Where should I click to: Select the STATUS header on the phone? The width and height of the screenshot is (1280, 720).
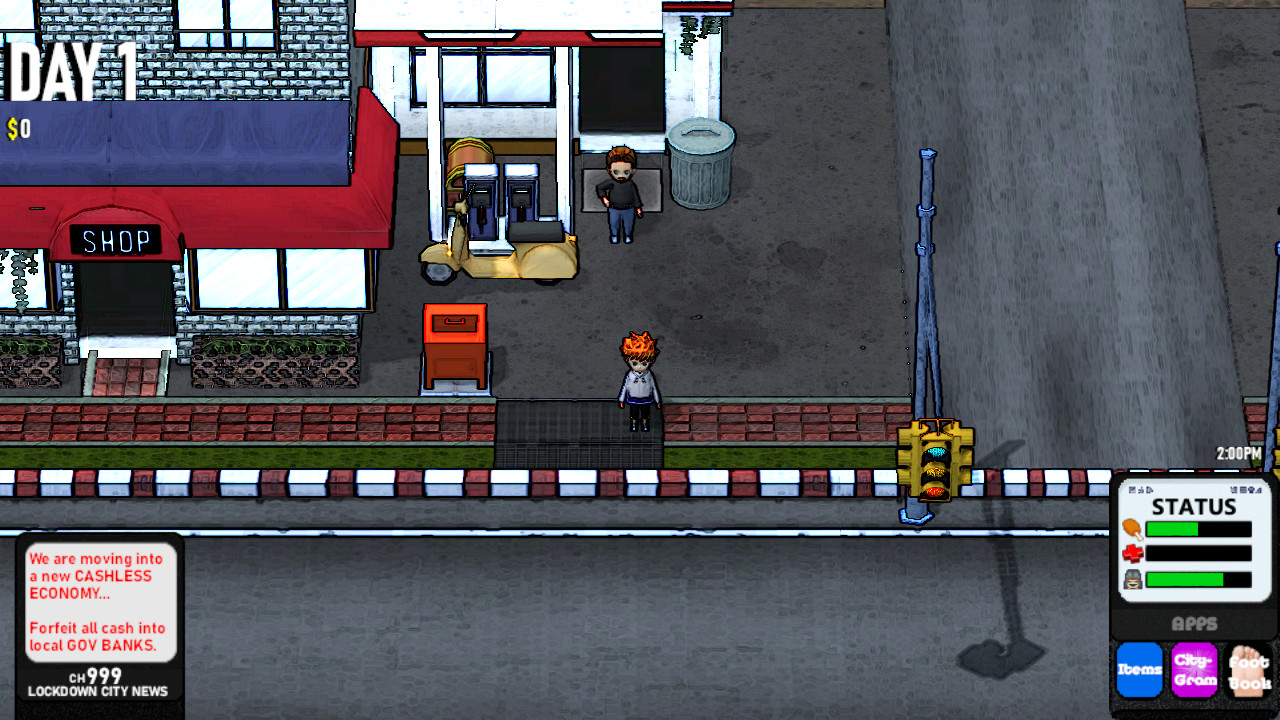click(x=1195, y=507)
